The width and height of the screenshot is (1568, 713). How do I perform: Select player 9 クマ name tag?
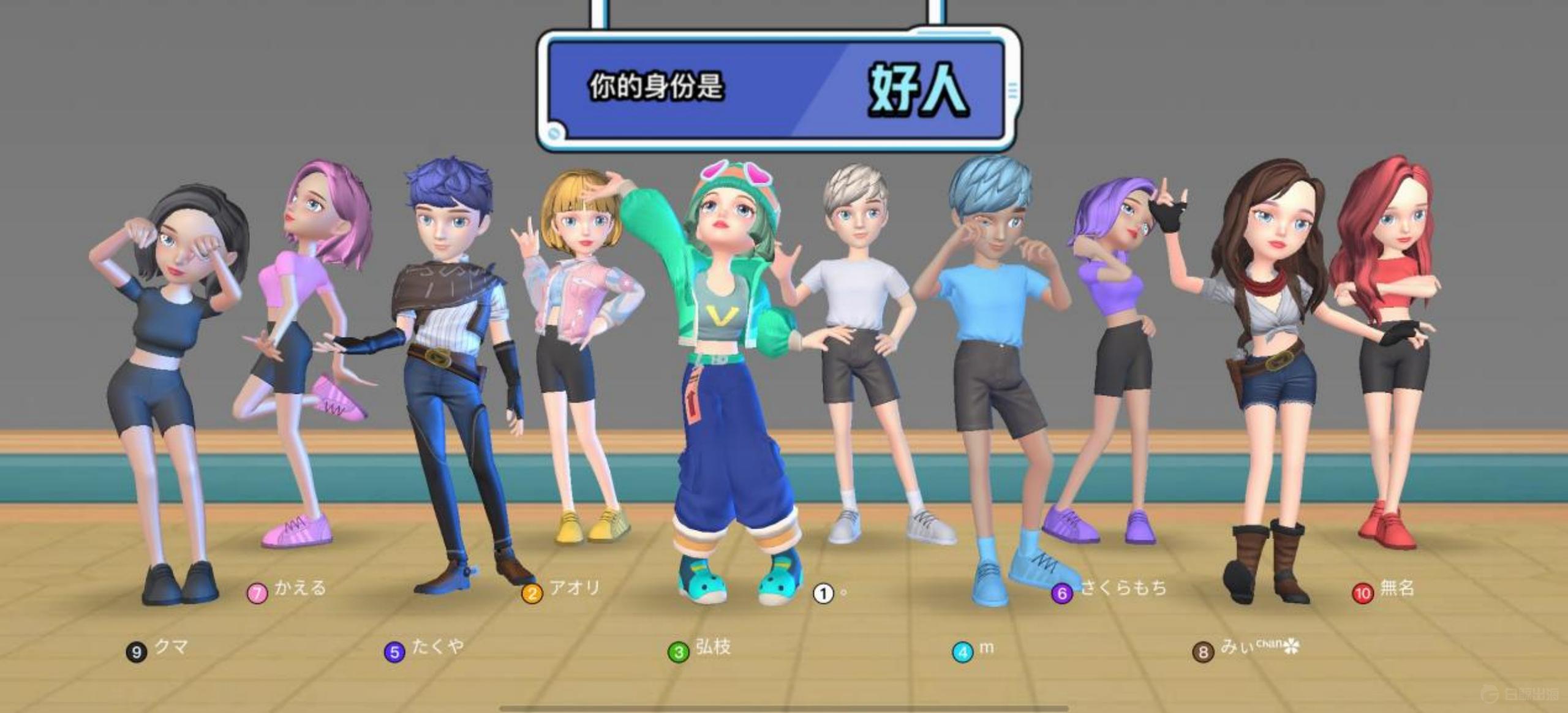pos(157,649)
